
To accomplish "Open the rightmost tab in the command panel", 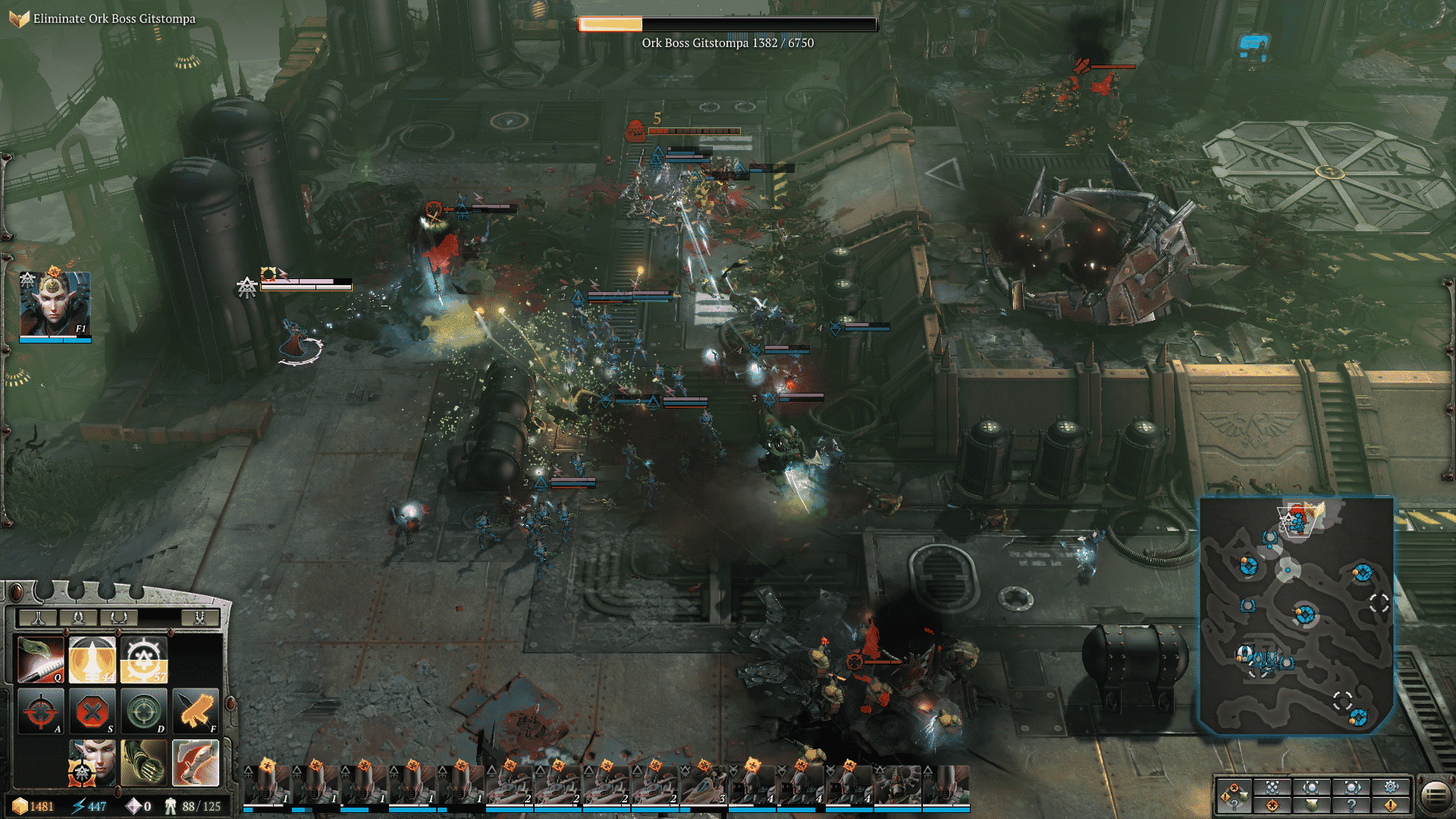I will pyautogui.click(x=199, y=617).
